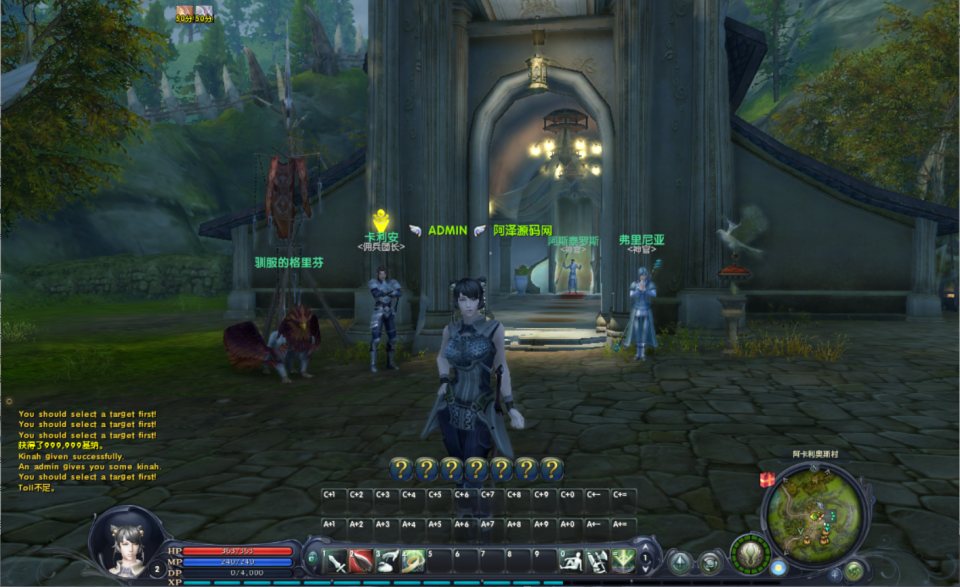Toggle the quickbar page number switcher

click(646, 558)
